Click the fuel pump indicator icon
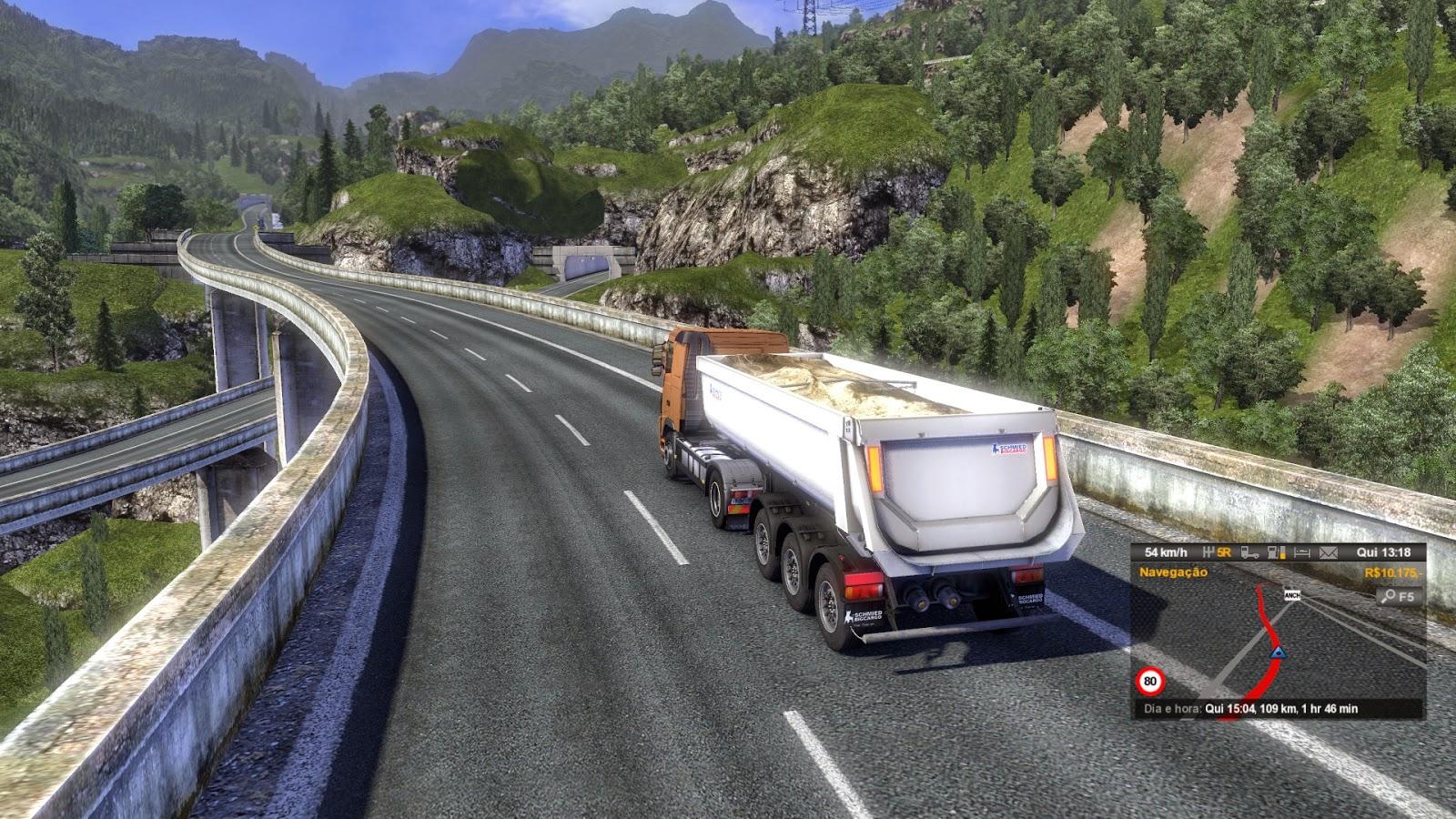The image size is (1456, 819). point(1278,552)
